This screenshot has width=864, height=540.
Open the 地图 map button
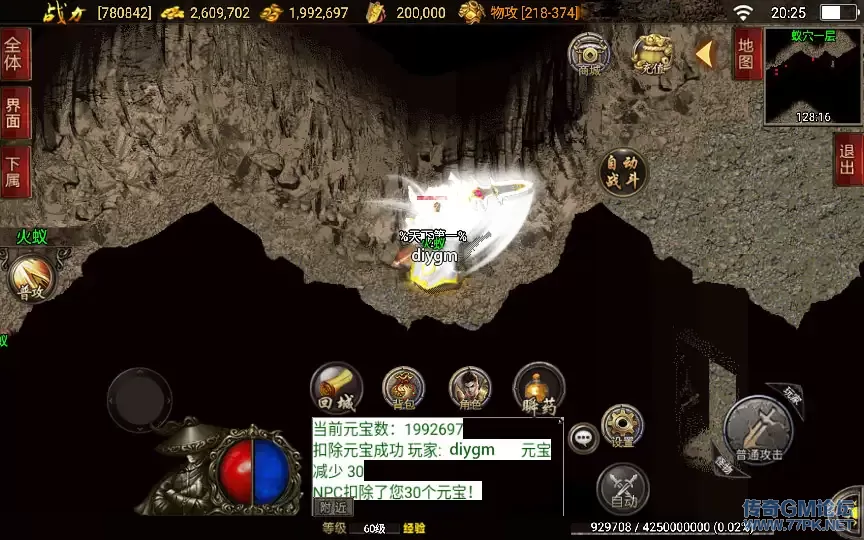coord(746,53)
